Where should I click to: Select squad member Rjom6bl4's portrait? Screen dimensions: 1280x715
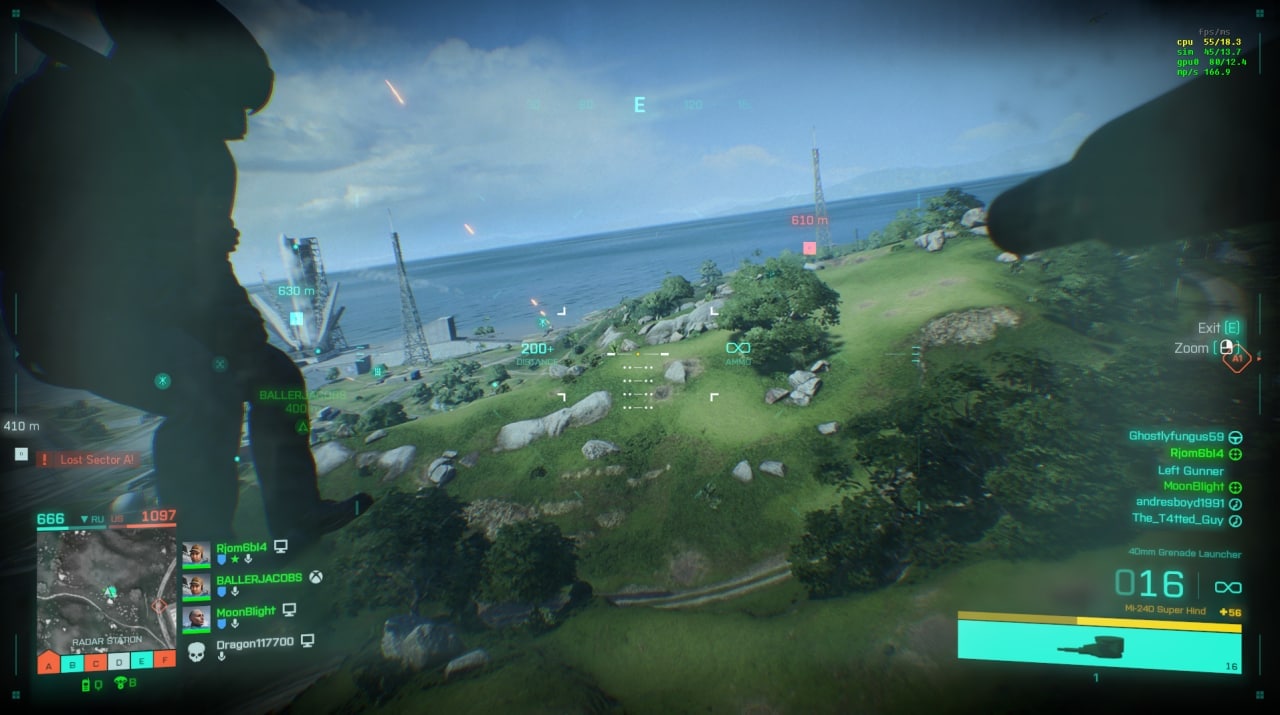coord(196,553)
